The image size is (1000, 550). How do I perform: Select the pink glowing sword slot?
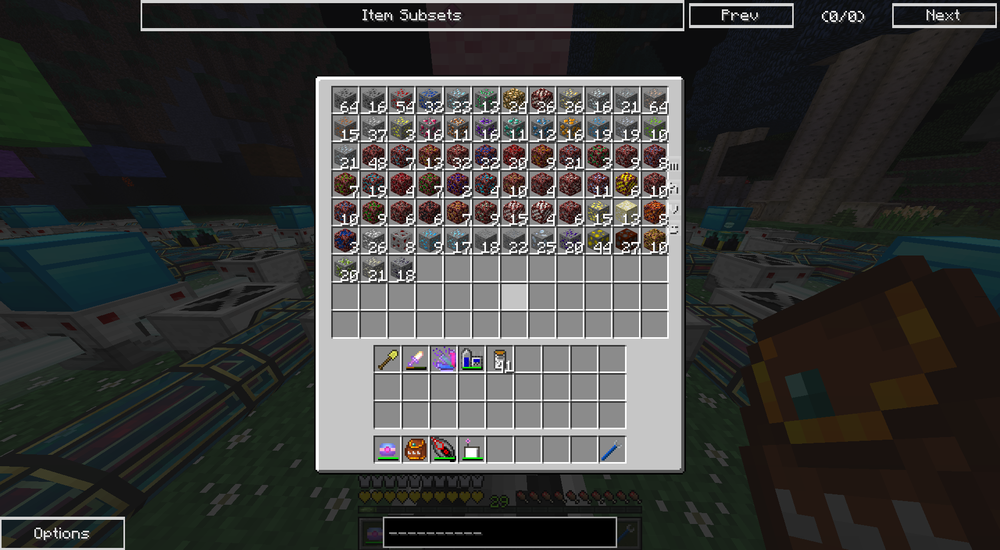point(416,359)
